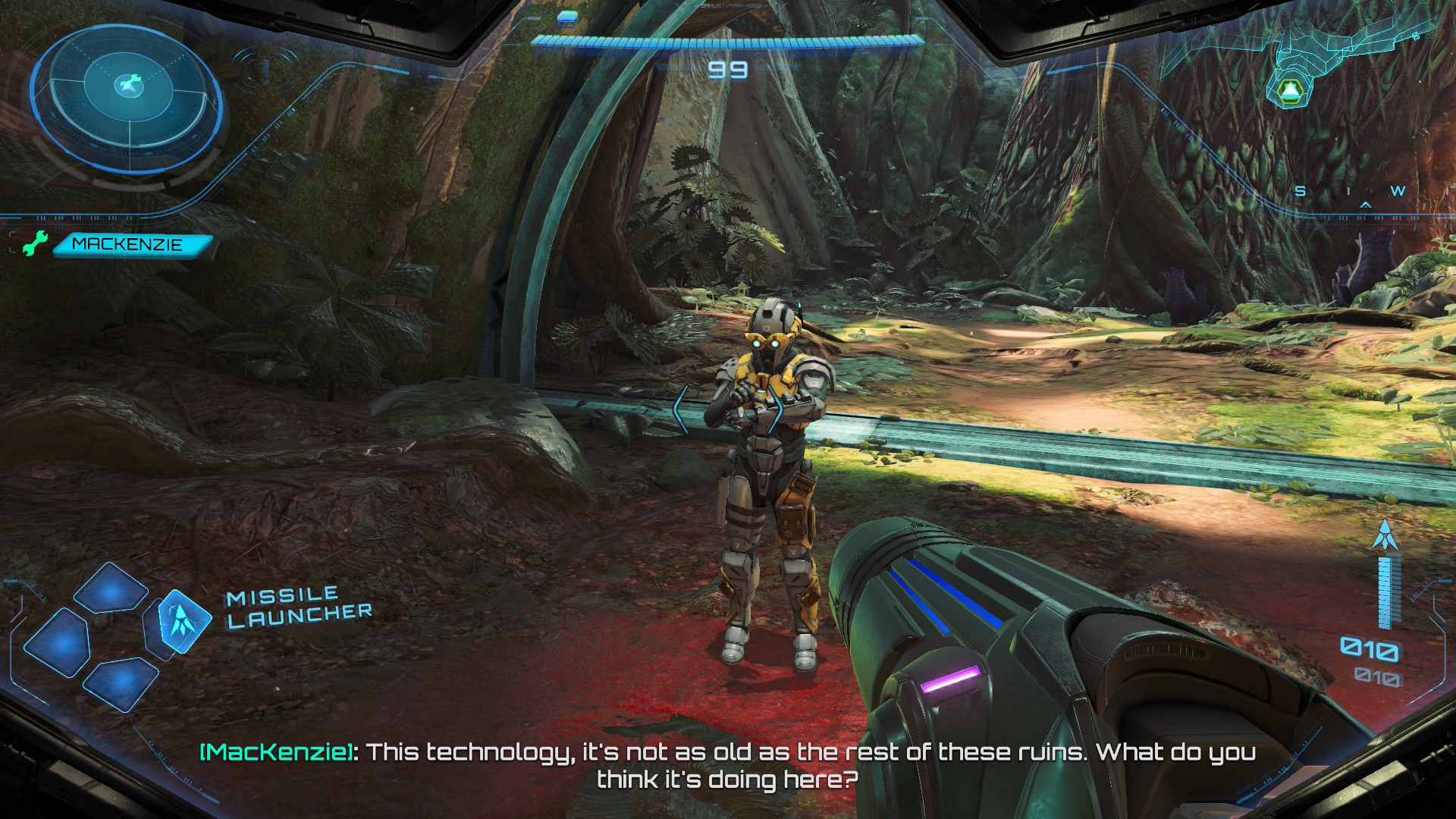The width and height of the screenshot is (1456, 819).
Task: Select the MacKenzie companion tag
Action: [x=130, y=245]
